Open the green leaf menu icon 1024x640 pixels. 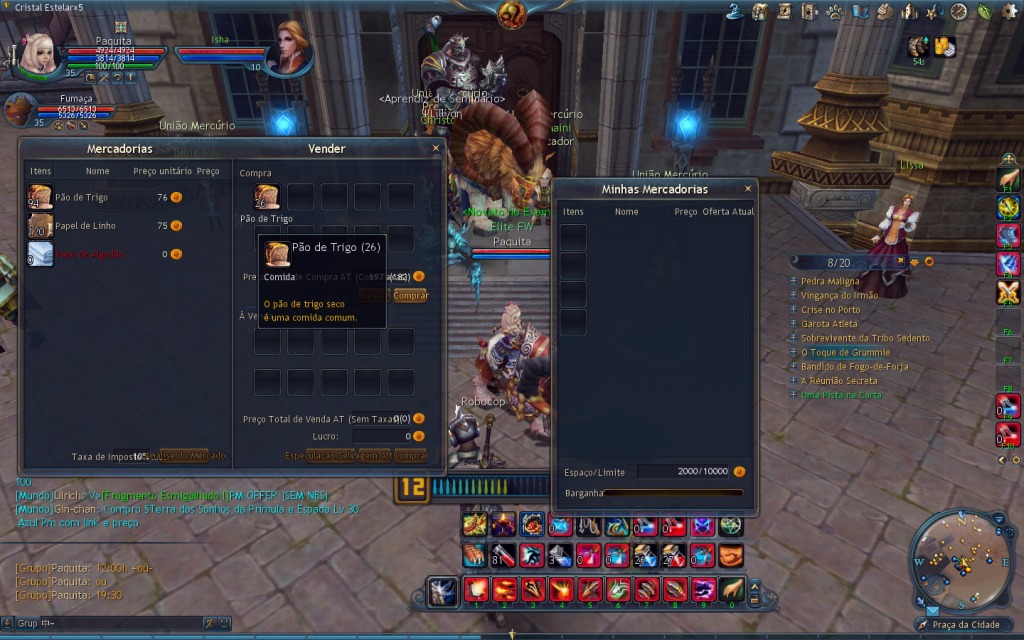tap(983, 11)
